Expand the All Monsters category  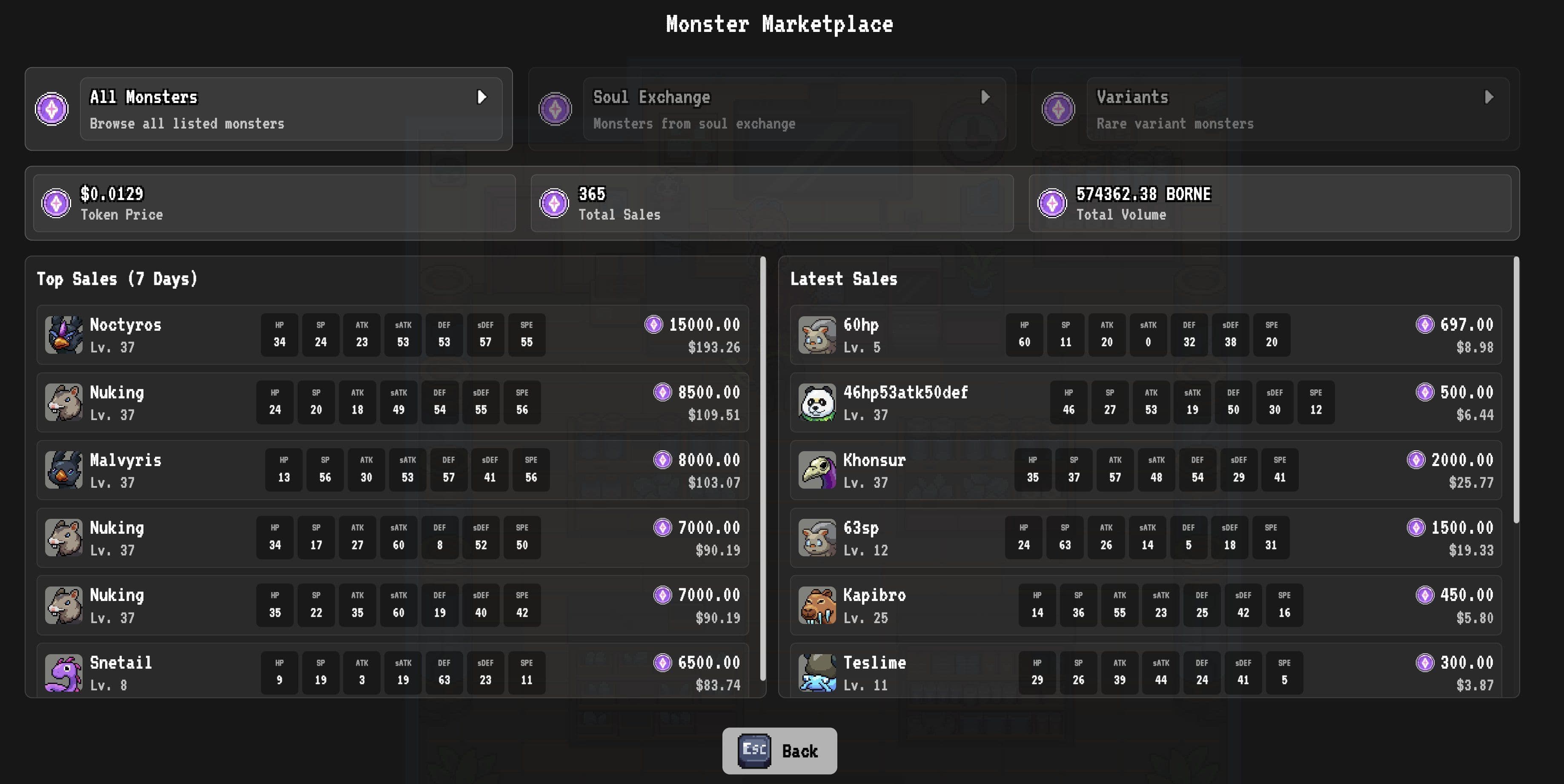(x=483, y=98)
